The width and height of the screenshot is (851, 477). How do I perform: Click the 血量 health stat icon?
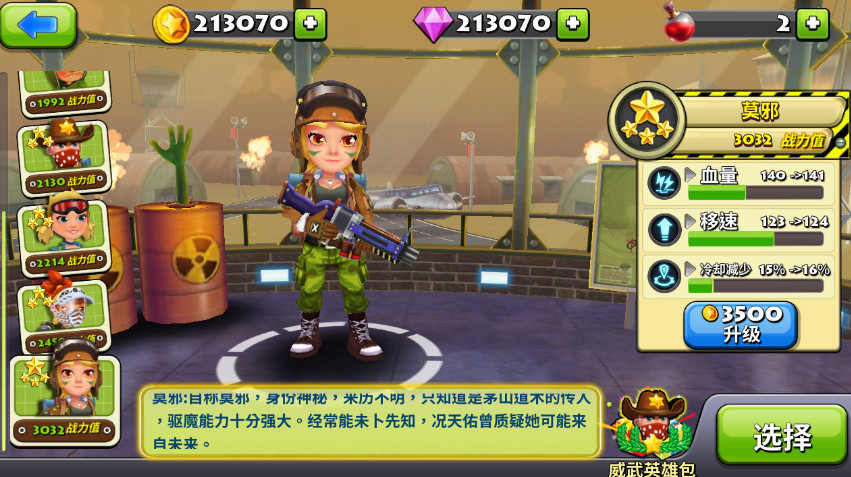click(664, 182)
